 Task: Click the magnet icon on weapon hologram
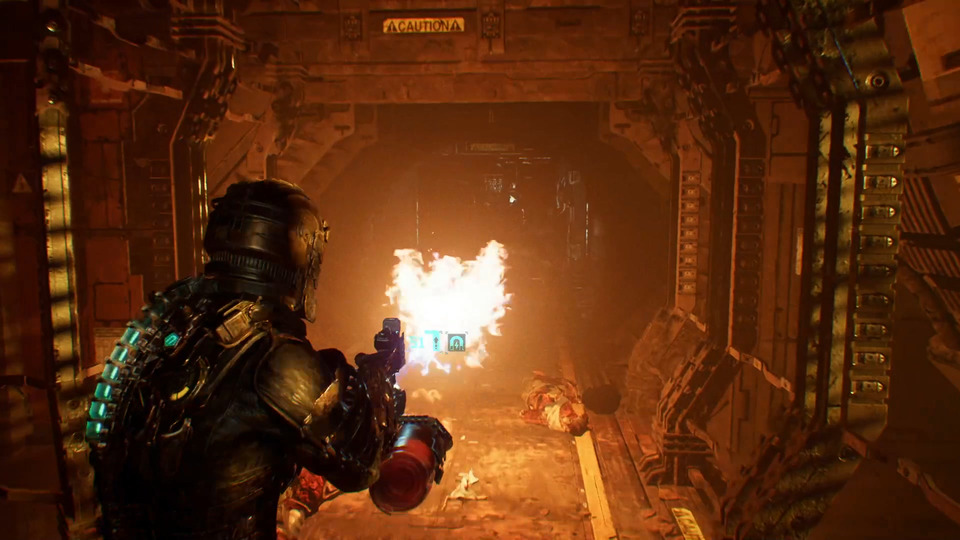(x=456, y=342)
